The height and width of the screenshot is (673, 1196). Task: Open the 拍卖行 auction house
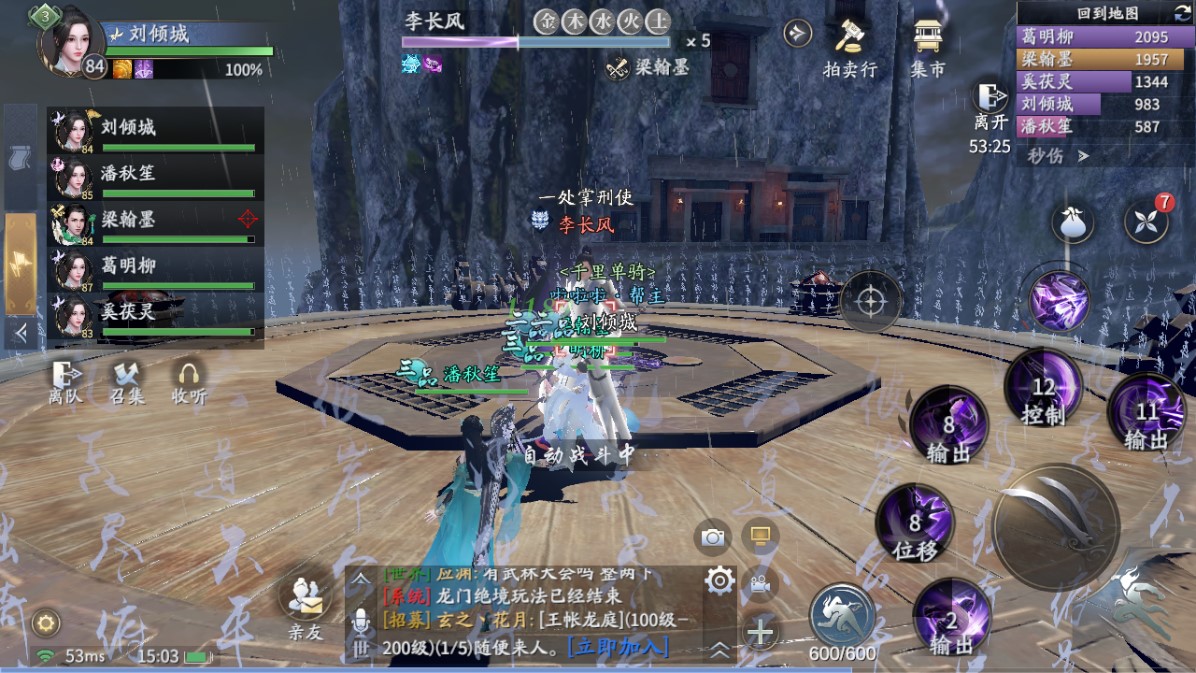(849, 47)
